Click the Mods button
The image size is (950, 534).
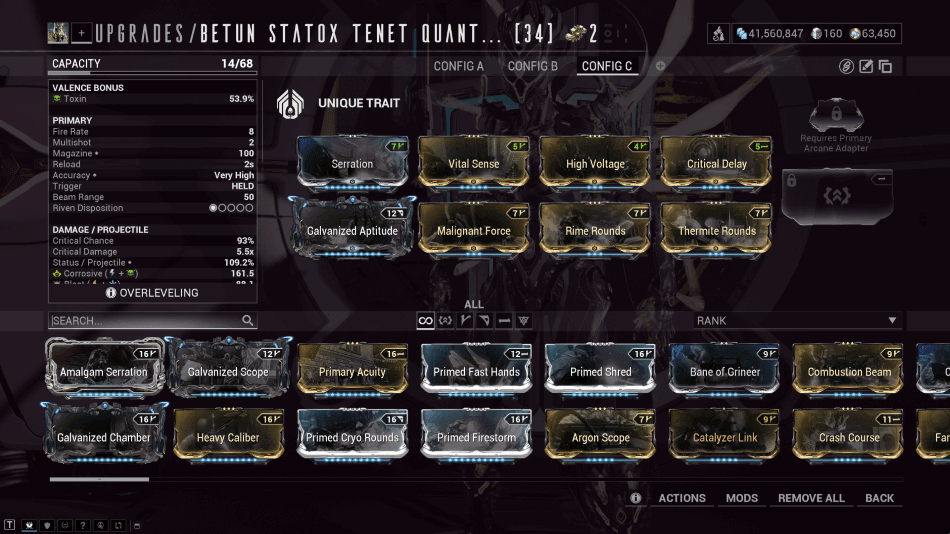pyautogui.click(x=742, y=498)
